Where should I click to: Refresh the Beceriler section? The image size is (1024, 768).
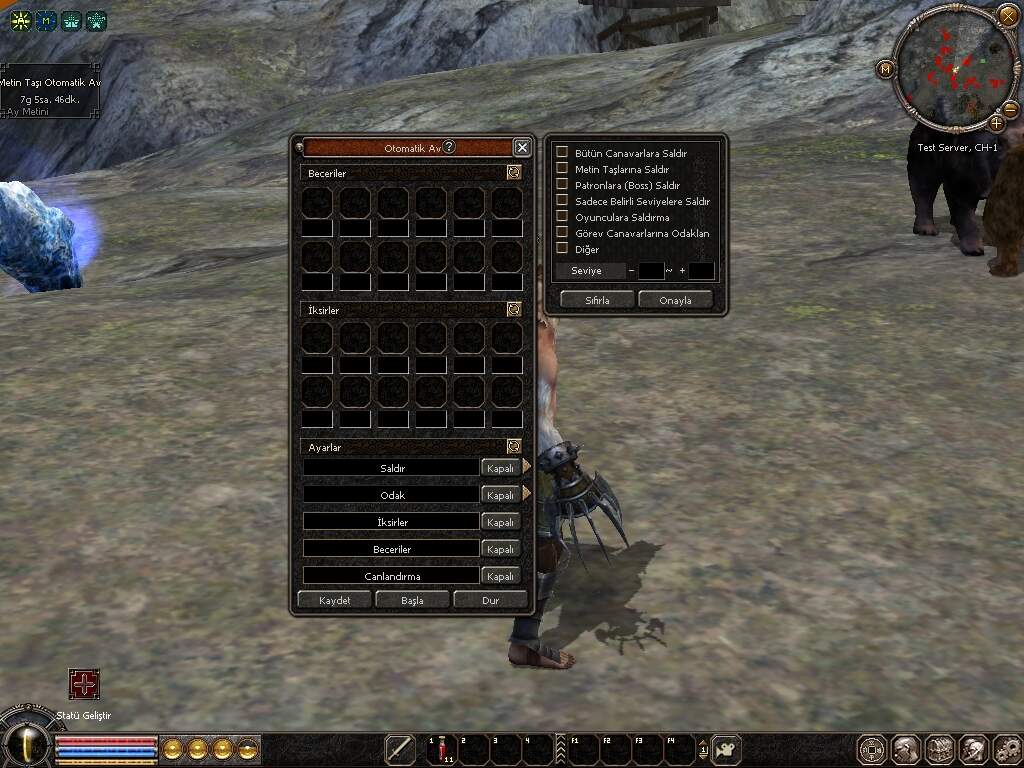coord(513,173)
